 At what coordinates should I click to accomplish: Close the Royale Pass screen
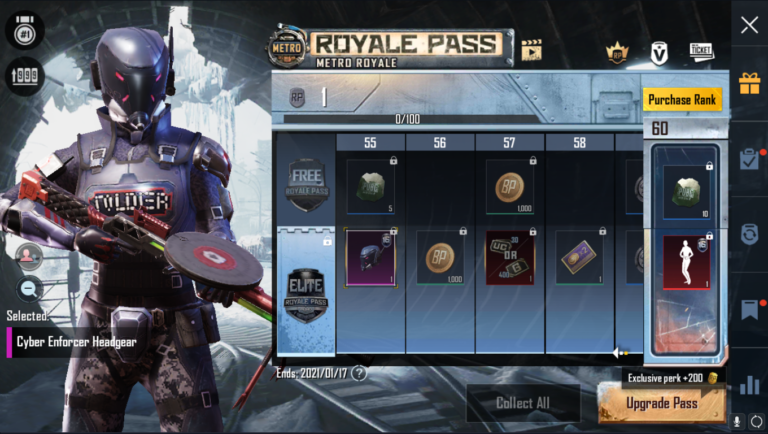(749, 26)
